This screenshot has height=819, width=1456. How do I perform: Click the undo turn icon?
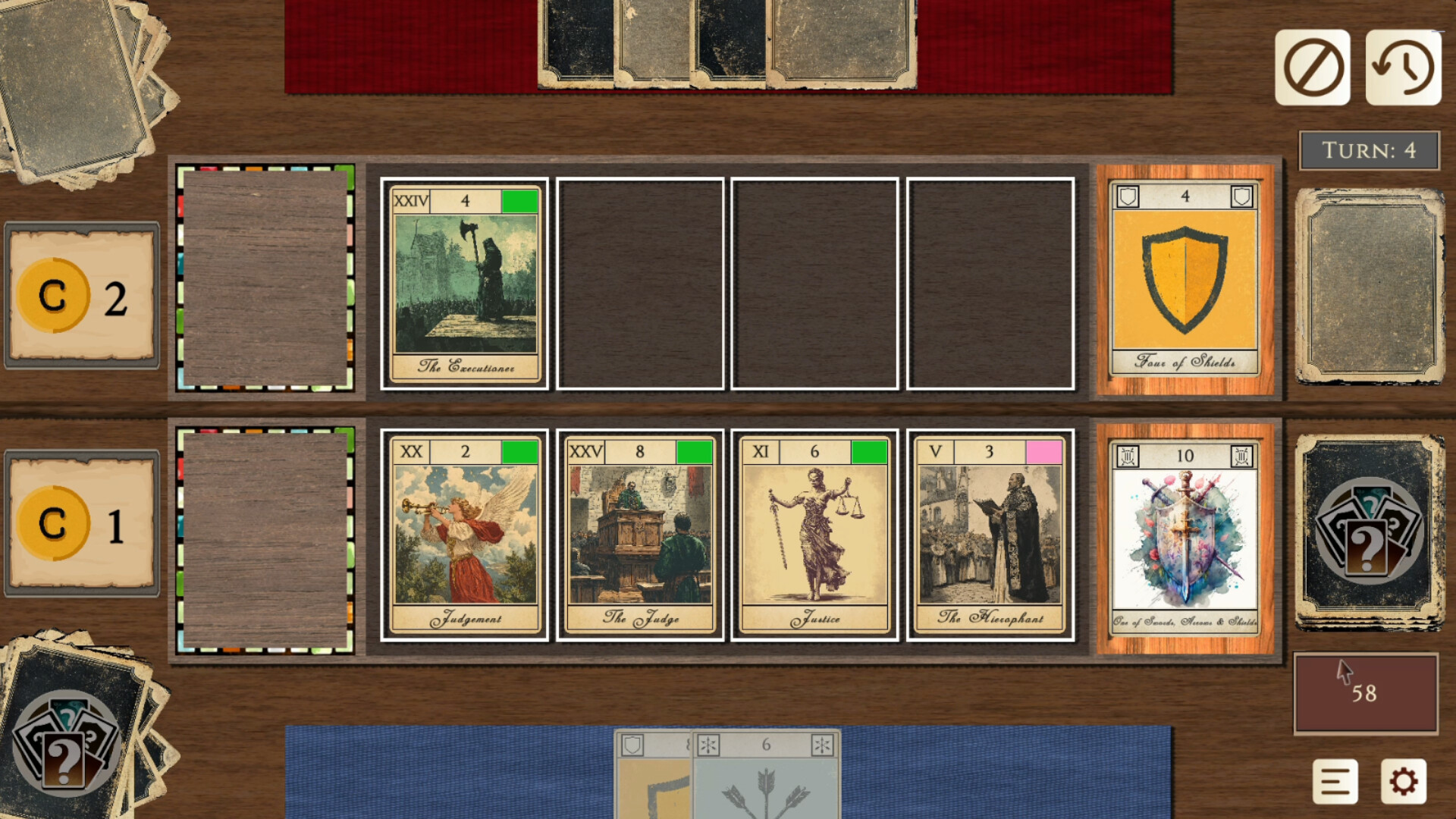tap(1405, 67)
